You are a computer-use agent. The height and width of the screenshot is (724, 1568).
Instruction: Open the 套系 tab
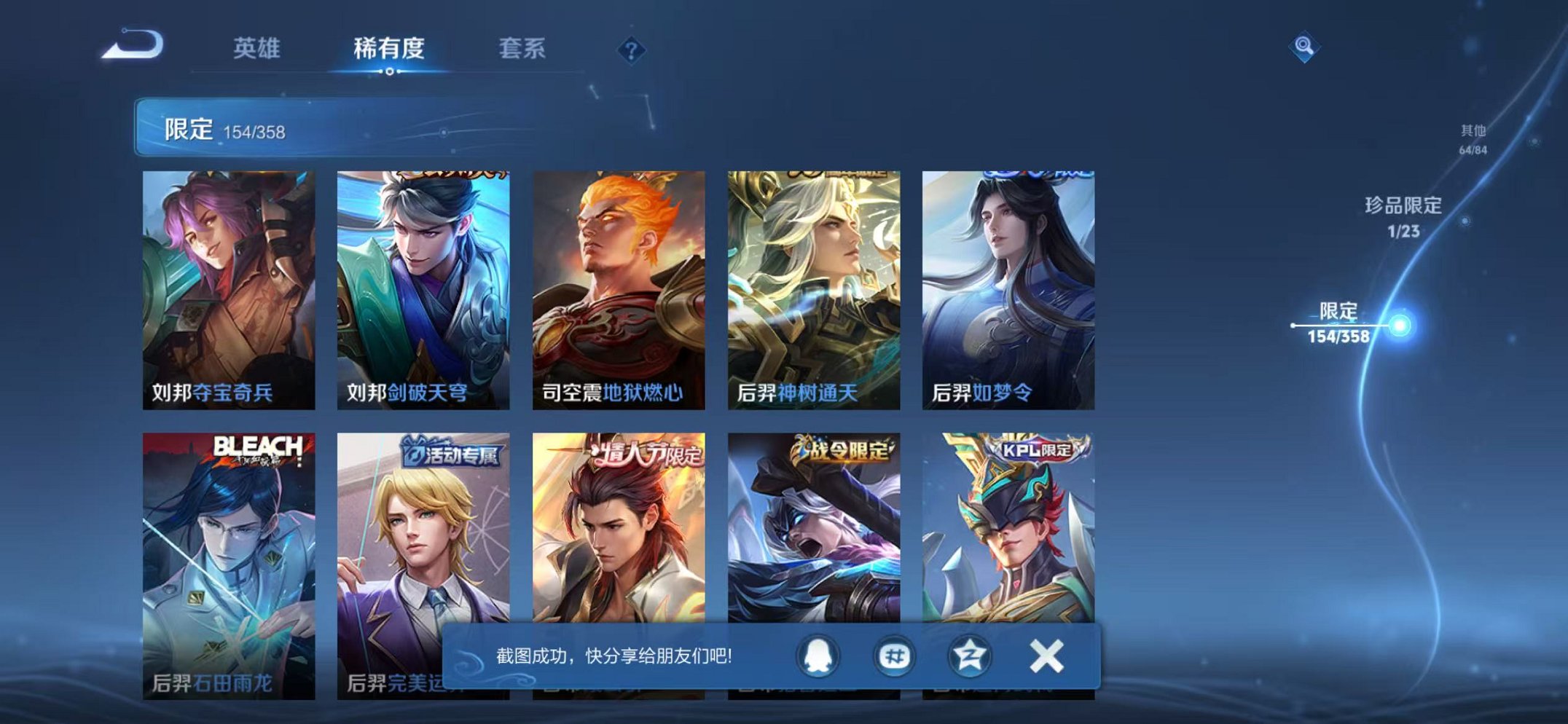(522, 47)
